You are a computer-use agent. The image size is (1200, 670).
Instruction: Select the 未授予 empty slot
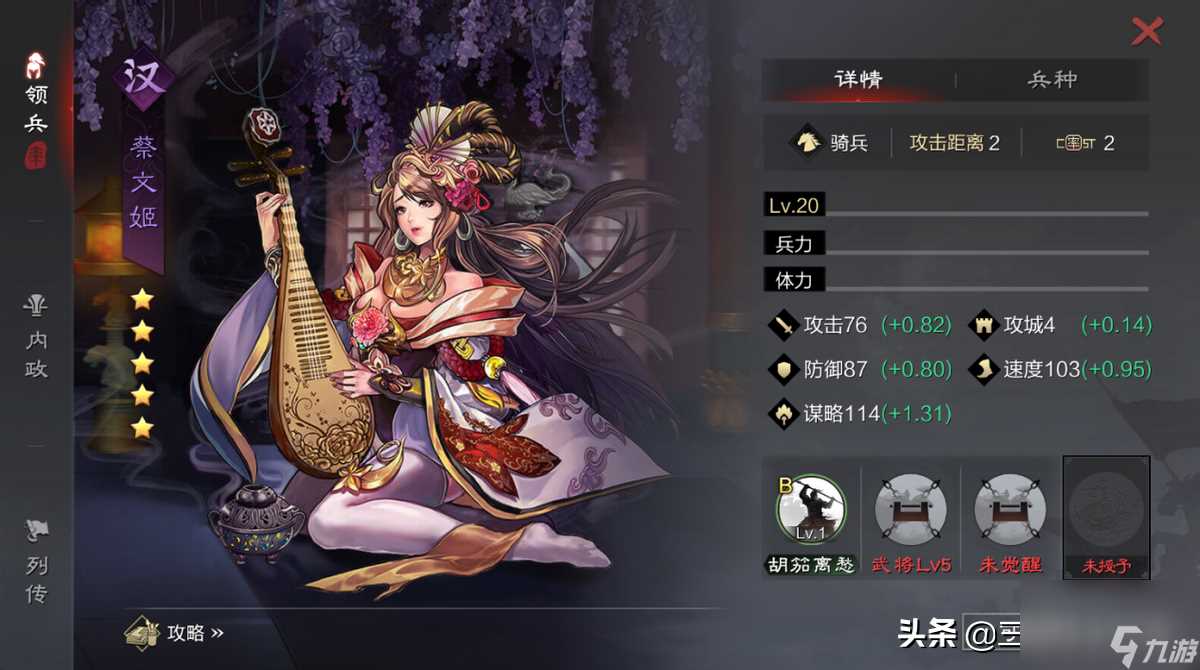click(x=1105, y=510)
